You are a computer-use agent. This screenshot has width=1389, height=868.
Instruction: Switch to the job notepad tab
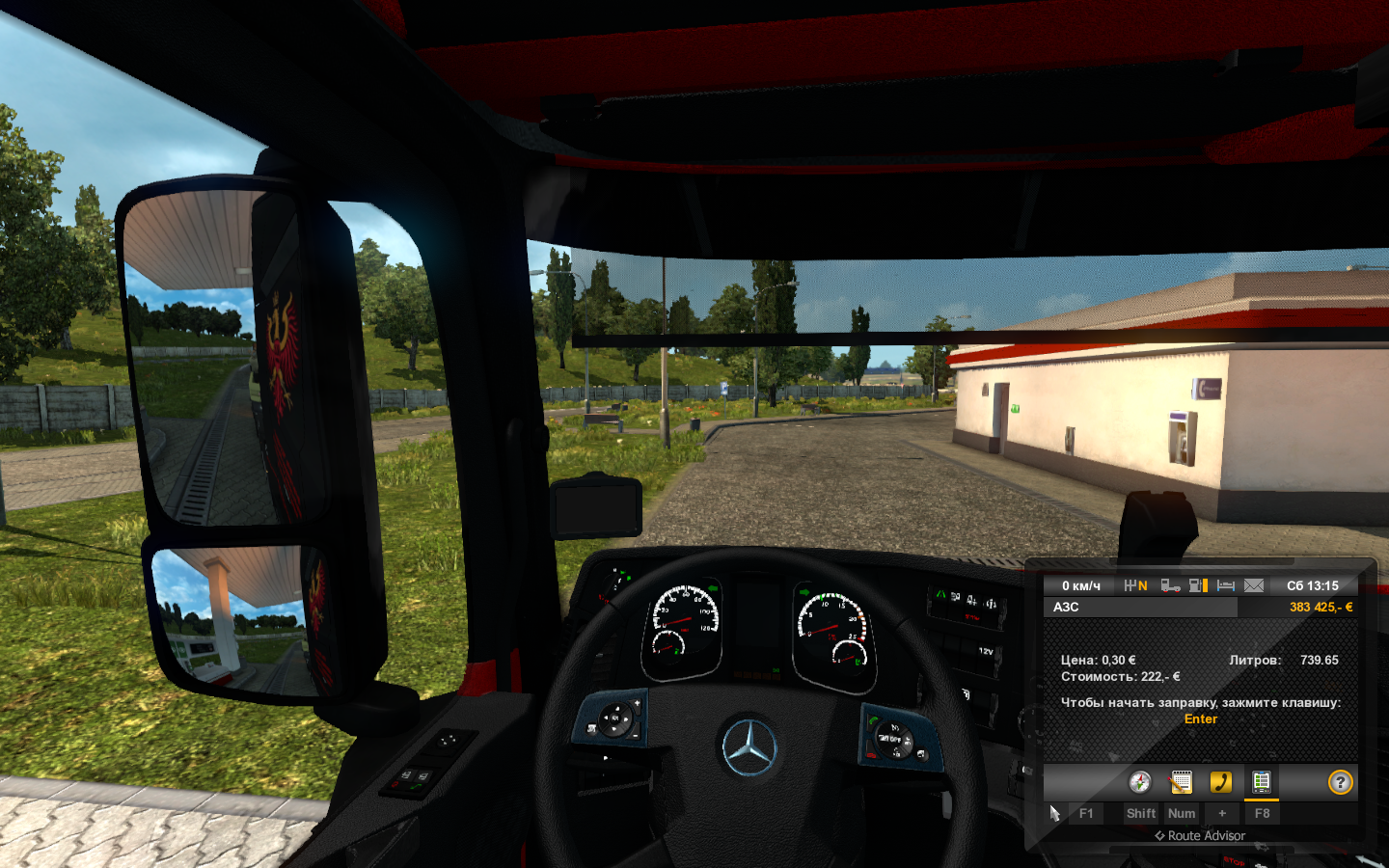pos(1181,782)
